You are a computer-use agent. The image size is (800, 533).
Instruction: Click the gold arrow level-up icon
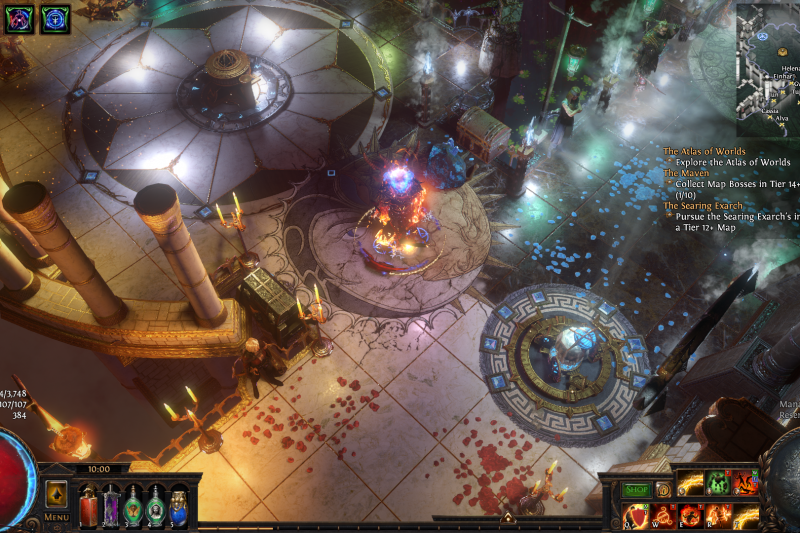click(56, 493)
